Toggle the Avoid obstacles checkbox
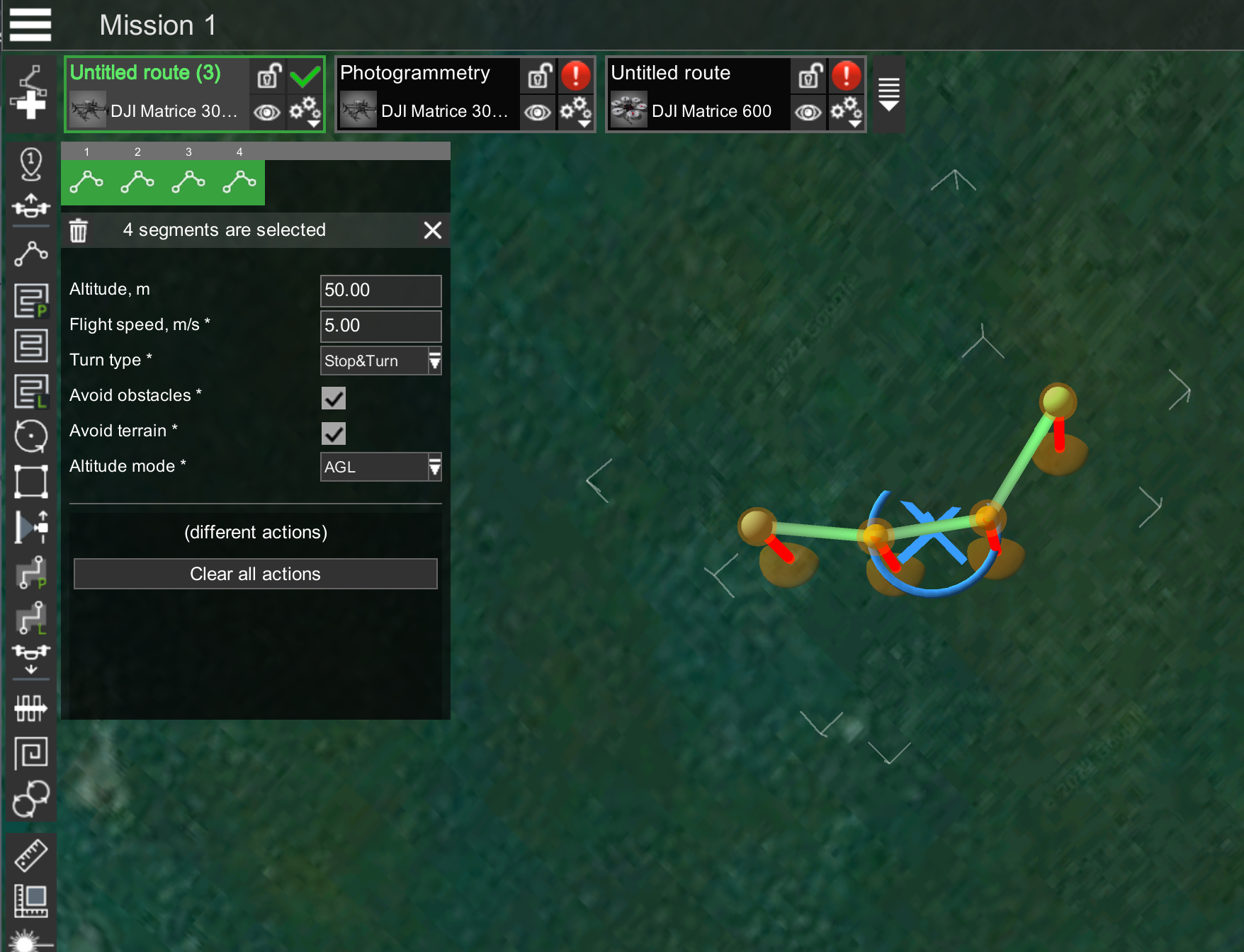Viewport: 1244px width, 952px height. tap(334, 398)
